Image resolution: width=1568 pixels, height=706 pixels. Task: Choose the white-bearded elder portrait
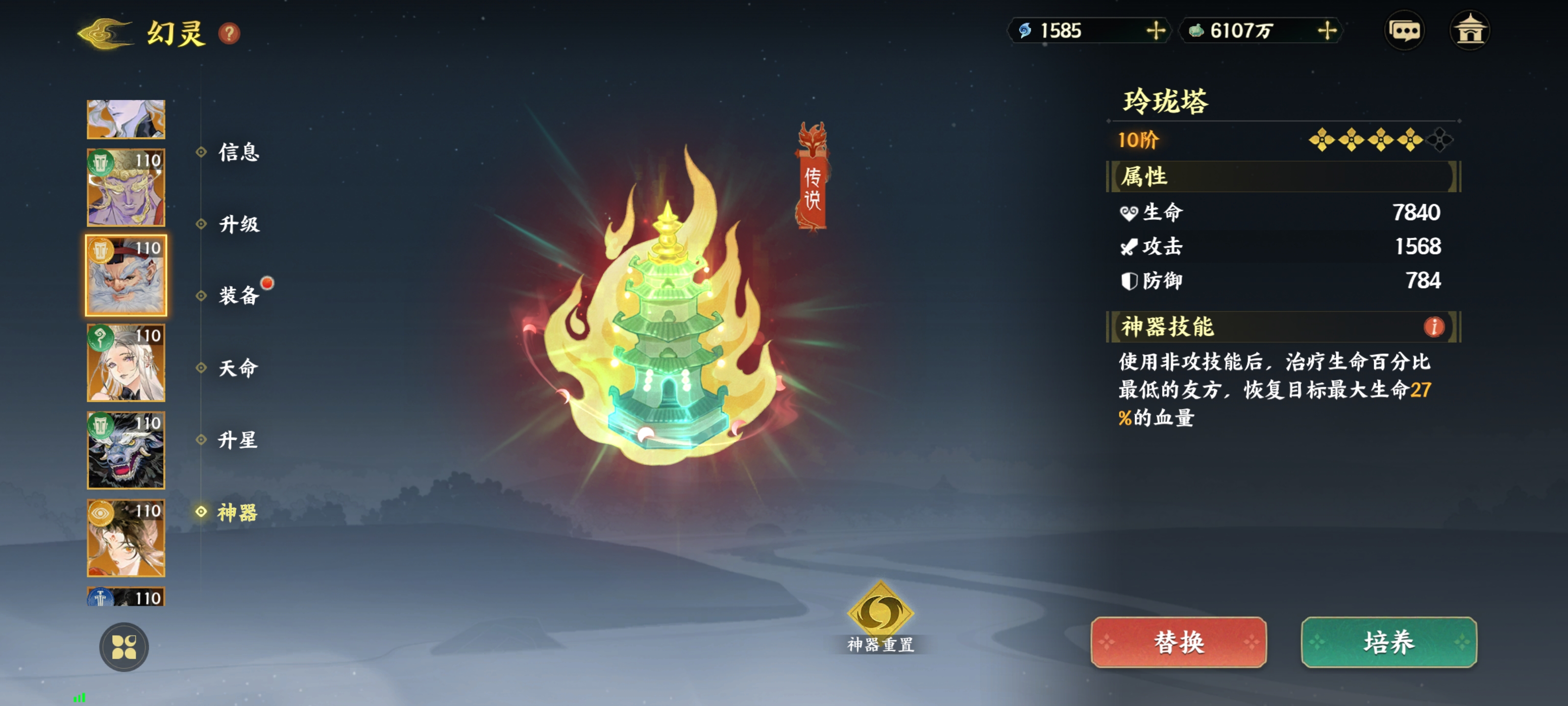[x=126, y=276]
